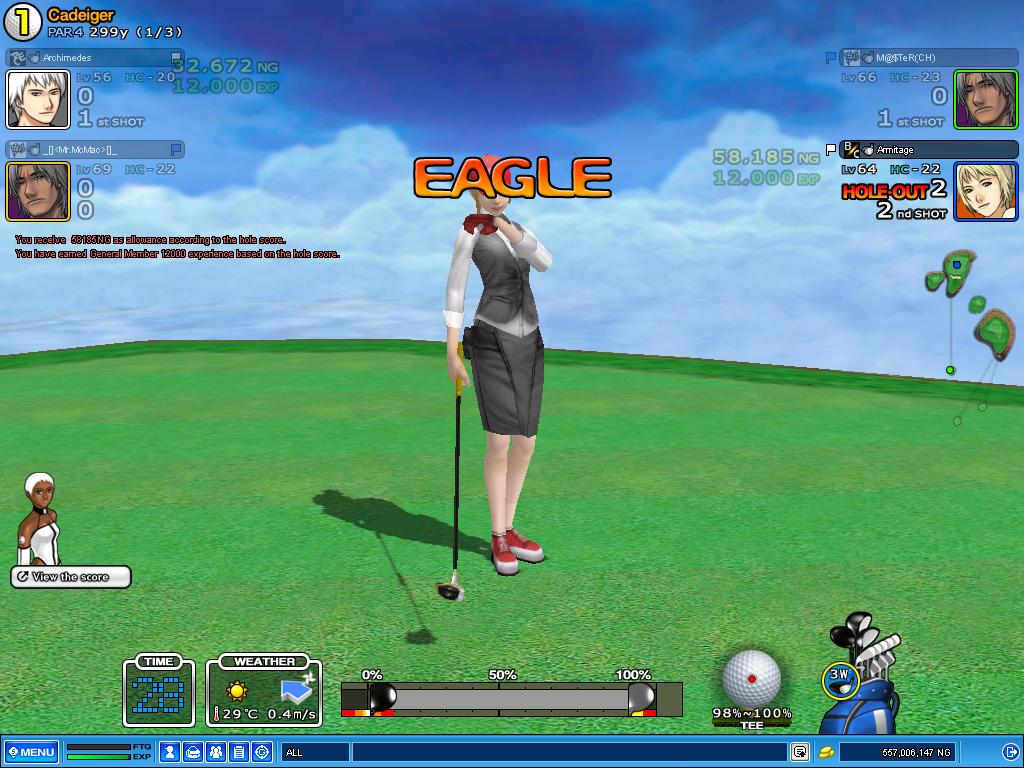Expand the chat log window button
Screen dimensions: 1024x768
tap(800, 752)
